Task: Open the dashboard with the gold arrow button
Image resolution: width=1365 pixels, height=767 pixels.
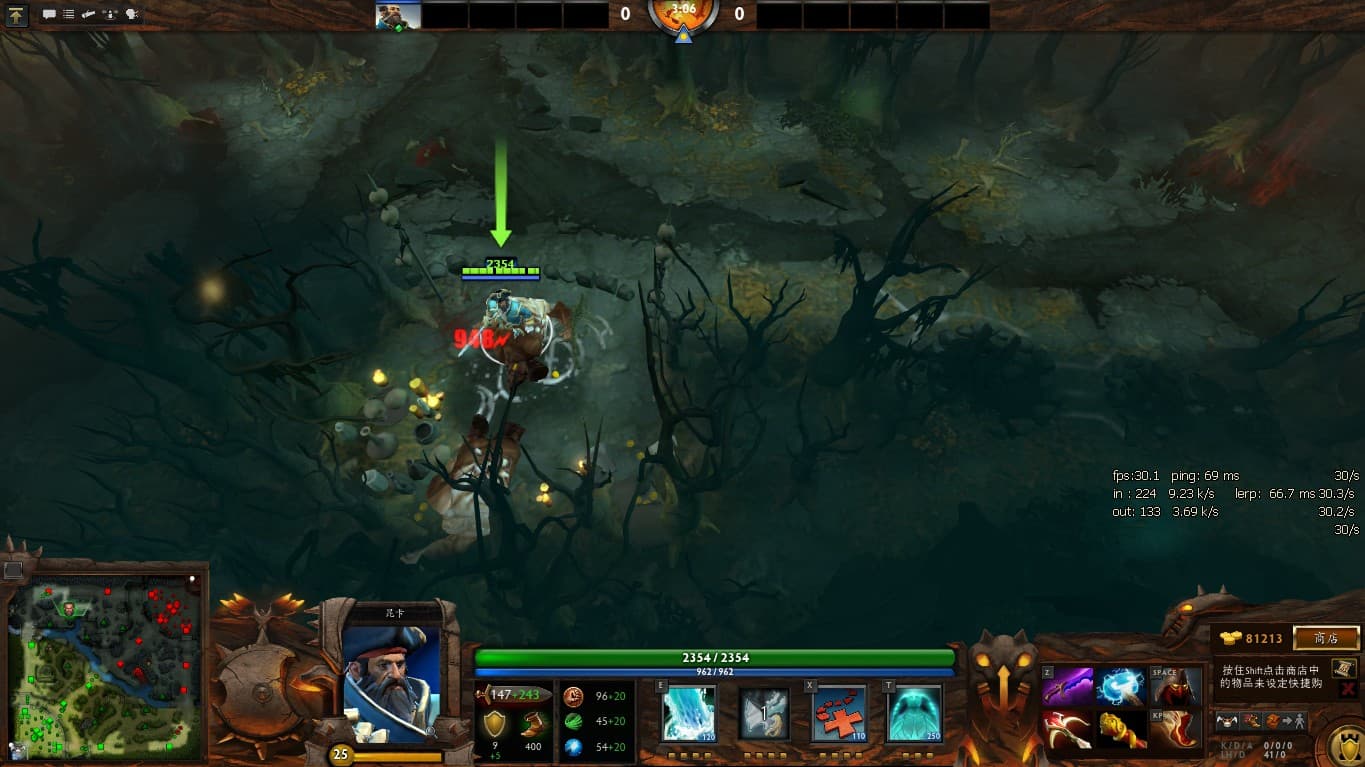Action: pos(18,15)
